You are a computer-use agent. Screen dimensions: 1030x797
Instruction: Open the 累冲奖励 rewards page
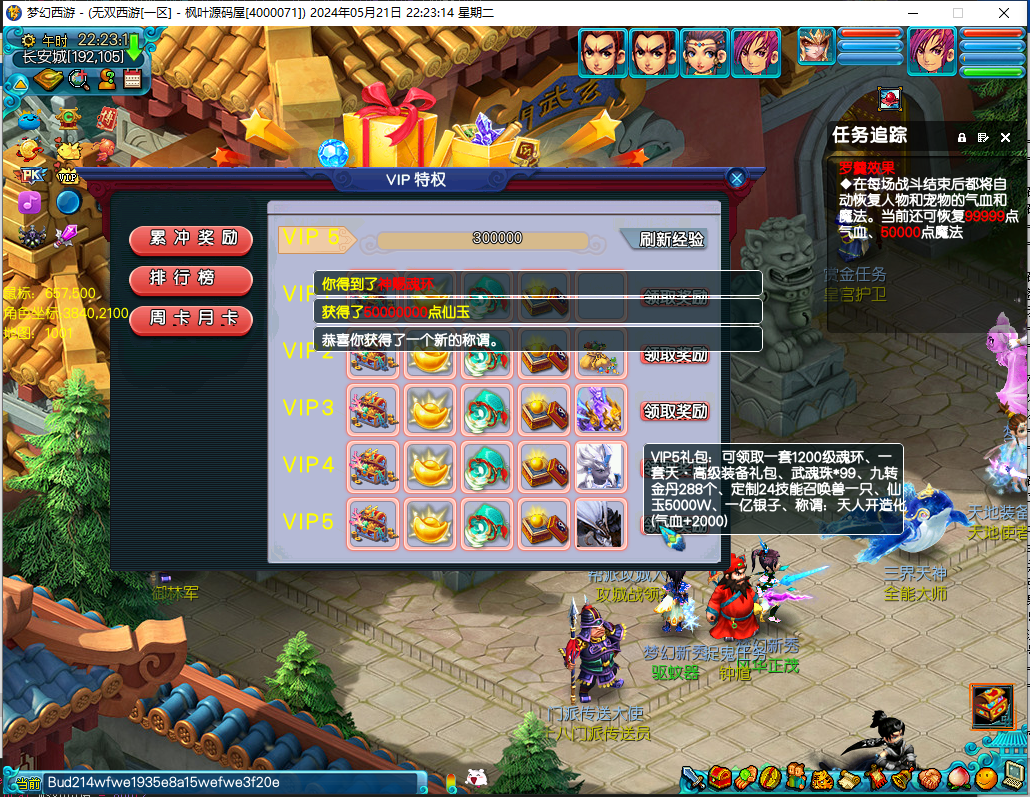pyautogui.click(x=191, y=238)
